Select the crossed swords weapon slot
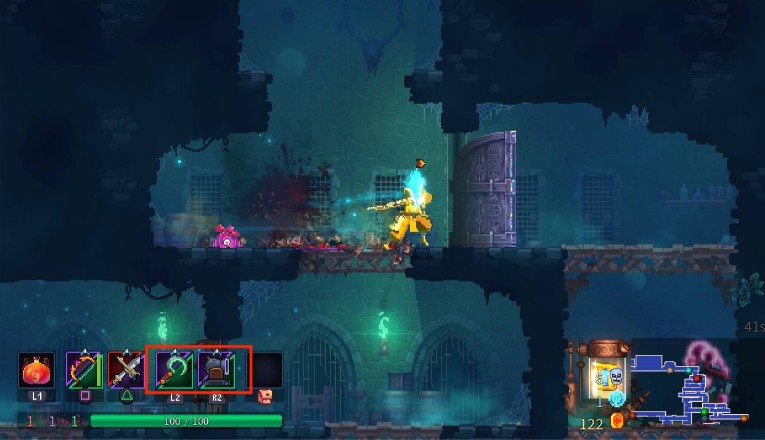Viewport: 765px width, 440px height. (x=125, y=371)
